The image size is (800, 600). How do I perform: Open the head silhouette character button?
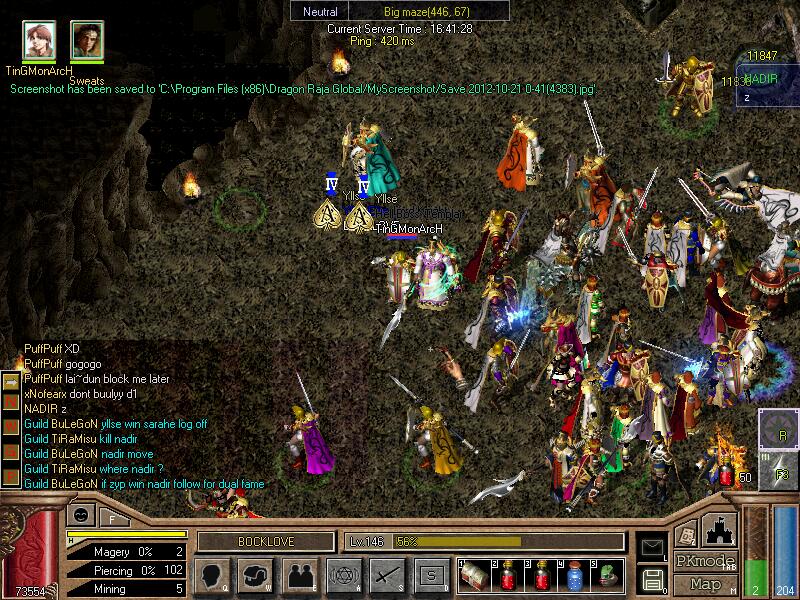tap(211, 575)
